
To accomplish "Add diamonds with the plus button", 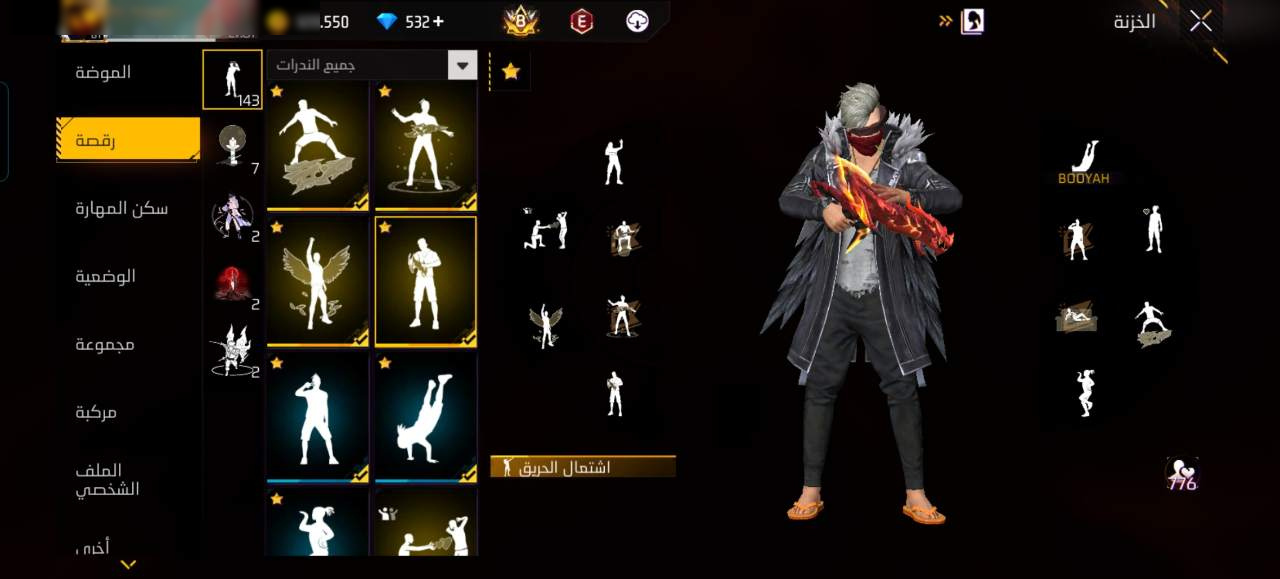I will pyautogui.click(x=438, y=21).
